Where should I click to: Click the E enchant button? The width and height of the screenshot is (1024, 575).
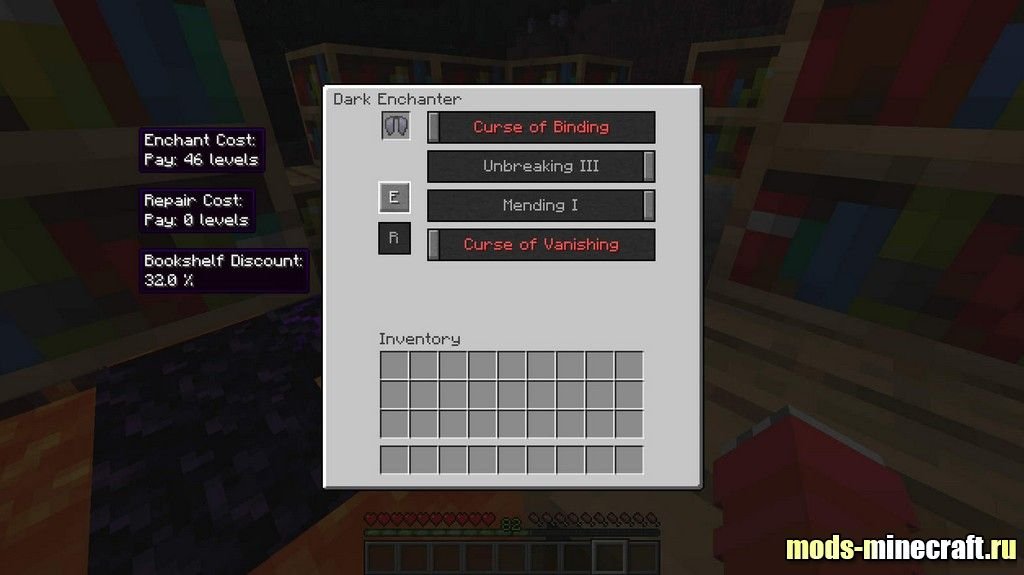(x=394, y=198)
